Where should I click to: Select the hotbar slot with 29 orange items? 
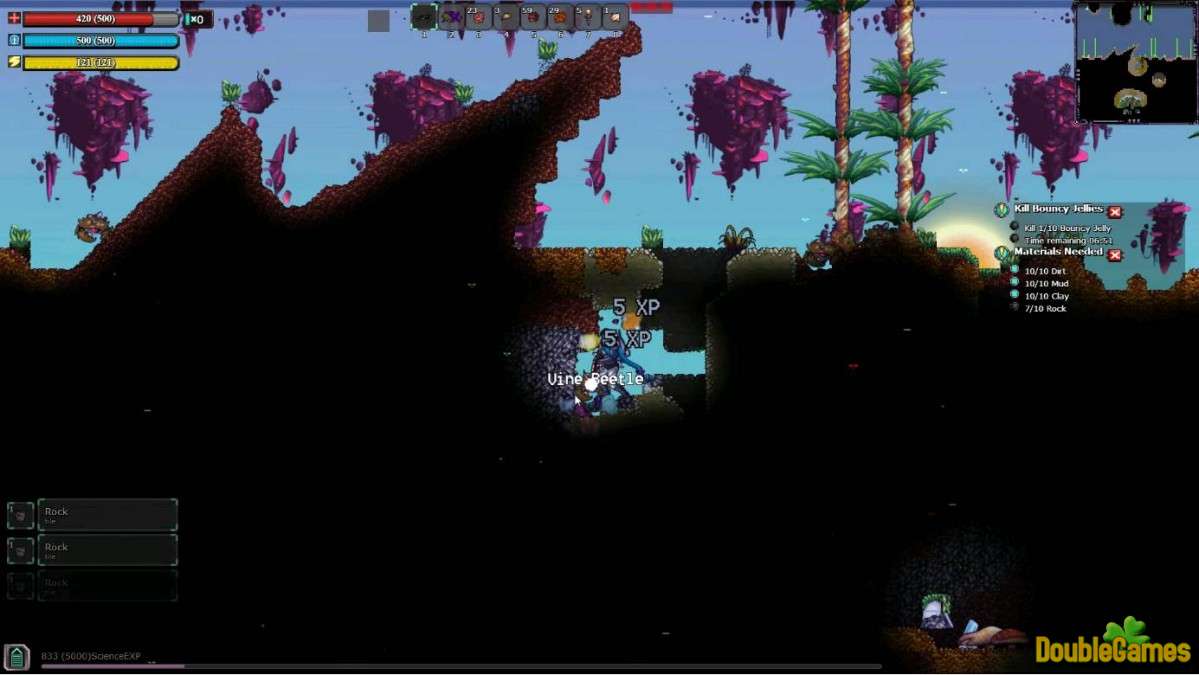tap(560, 17)
